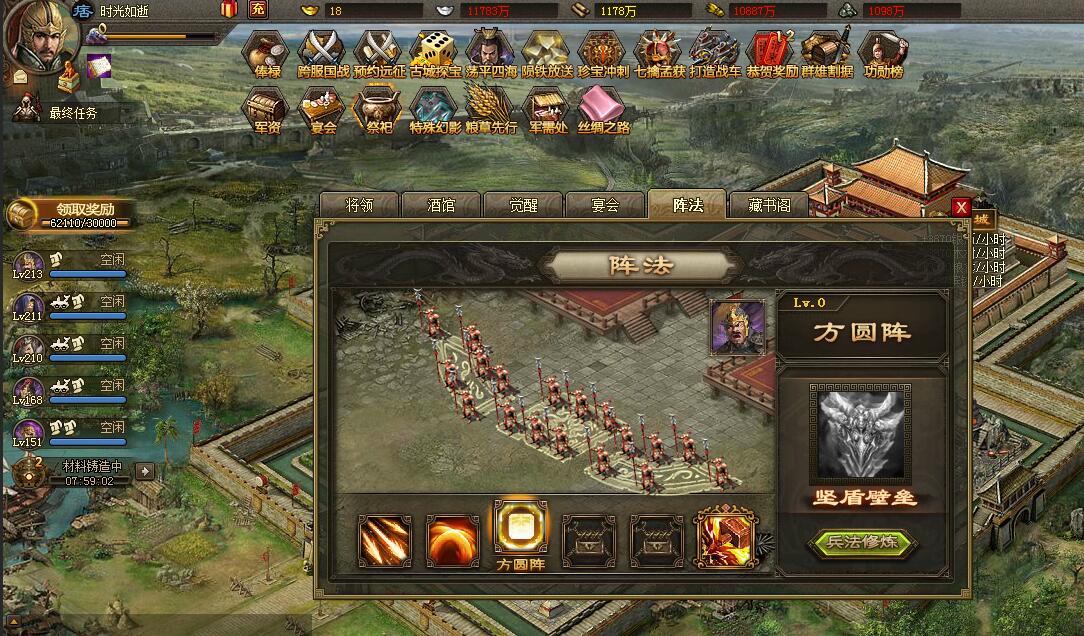Show the 藏书阁 tab
Viewport: 1084px width, 636px height.
769,205
